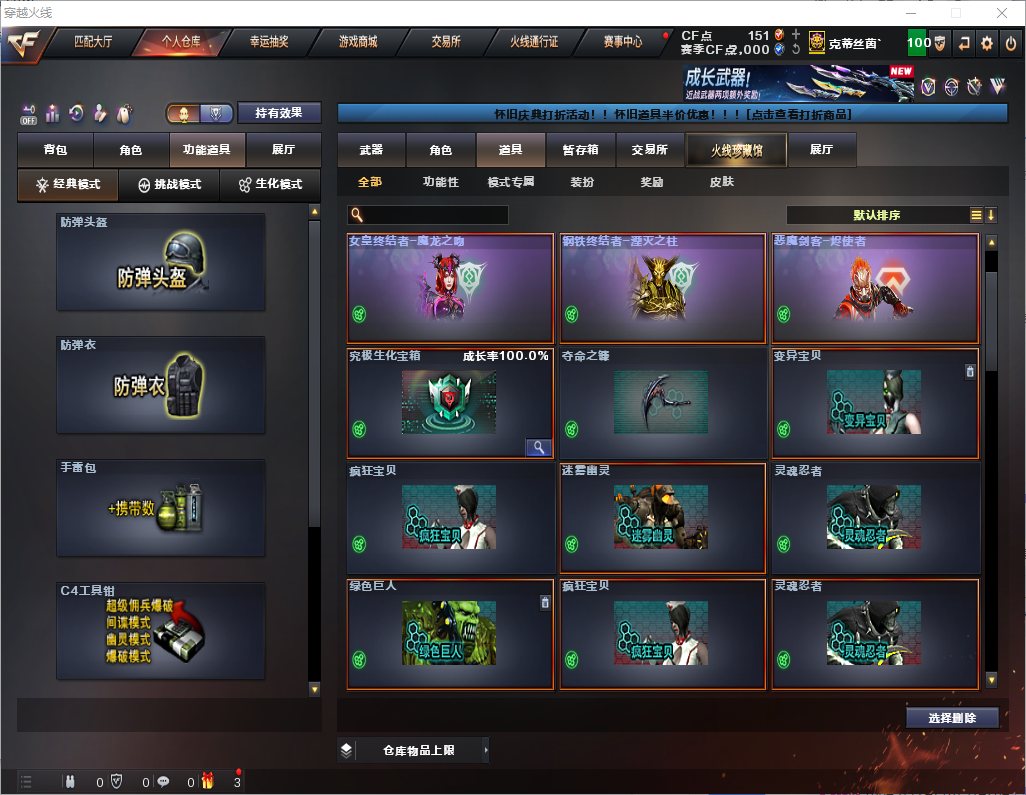Switch to the 暂存箱 tab

coord(580,150)
